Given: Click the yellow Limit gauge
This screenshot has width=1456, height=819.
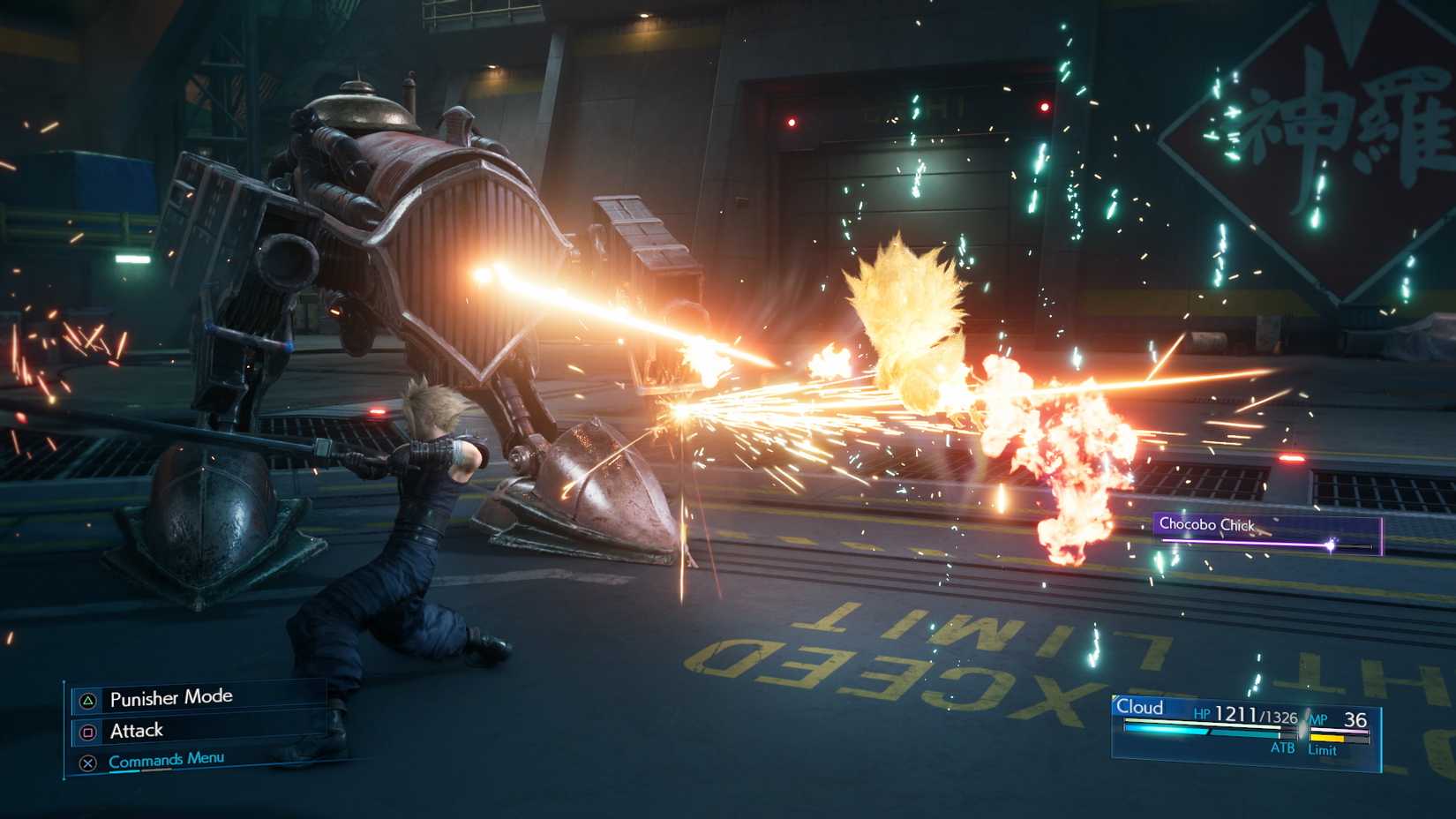Looking at the screenshot, I should click(x=1328, y=737).
